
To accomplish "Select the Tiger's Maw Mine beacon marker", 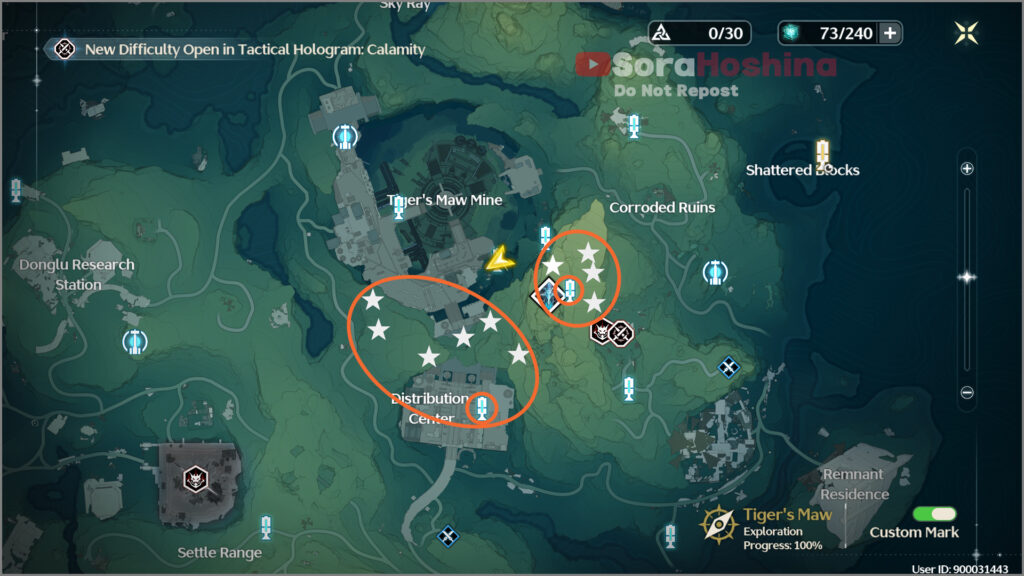I will [x=399, y=208].
